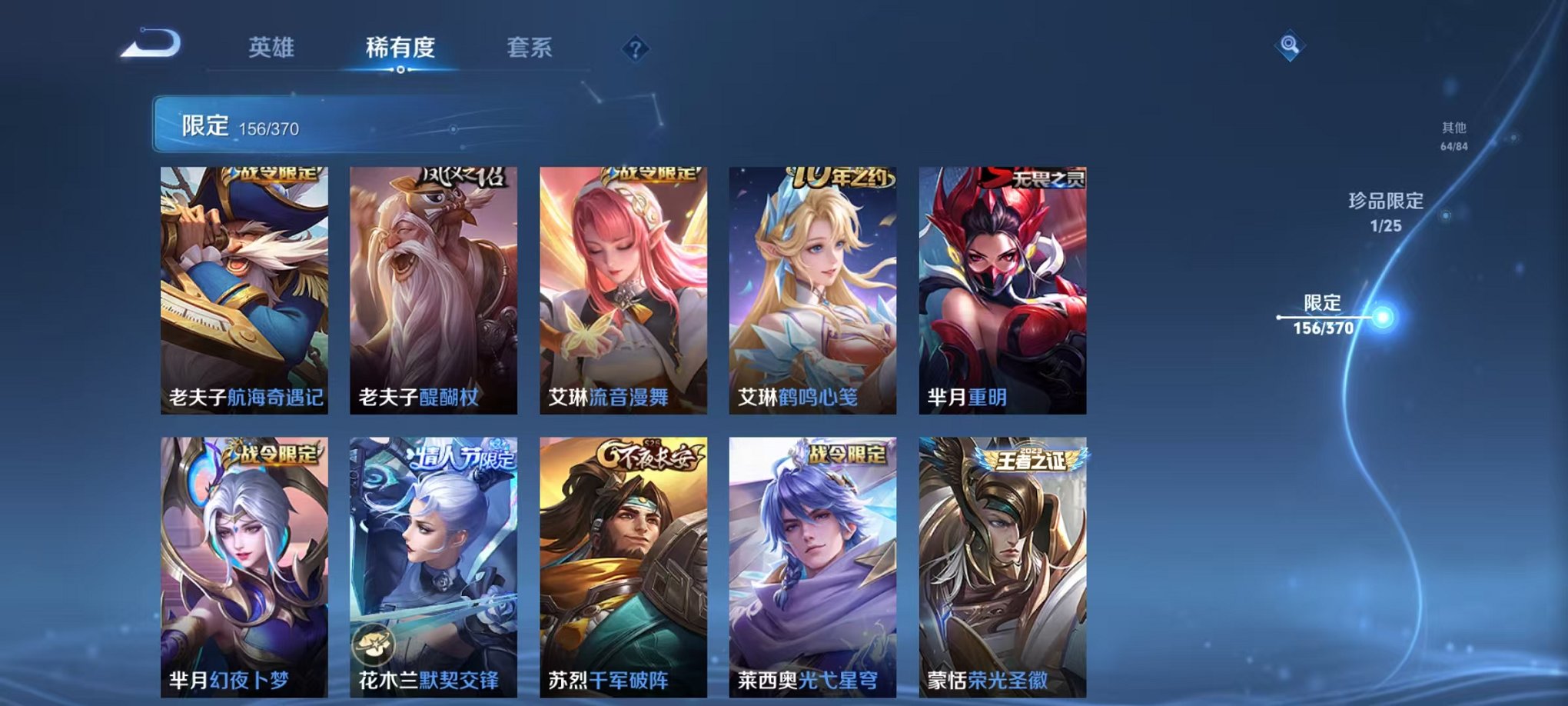
Task: Switch to the 套系 tab
Action: point(530,48)
